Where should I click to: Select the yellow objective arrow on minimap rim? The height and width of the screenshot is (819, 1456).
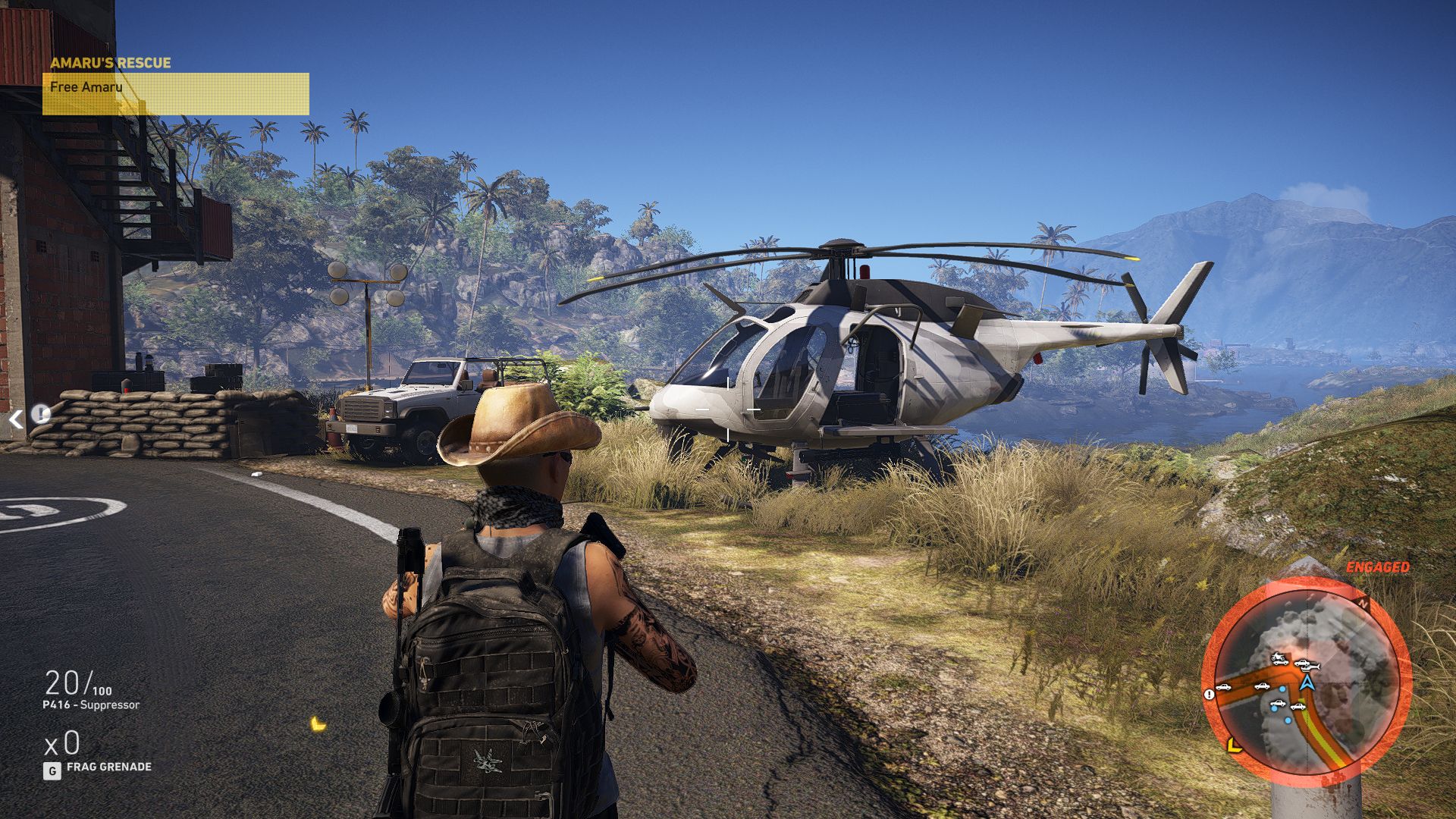[x=1234, y=745]
